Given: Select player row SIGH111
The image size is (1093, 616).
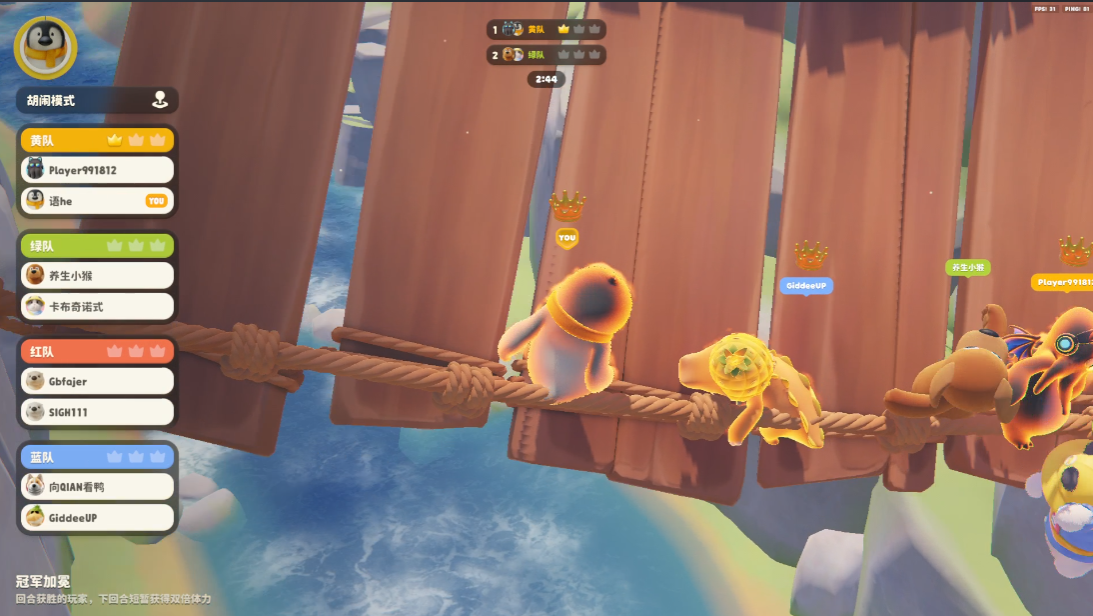Looking at the screenshot, I should 97,412.
